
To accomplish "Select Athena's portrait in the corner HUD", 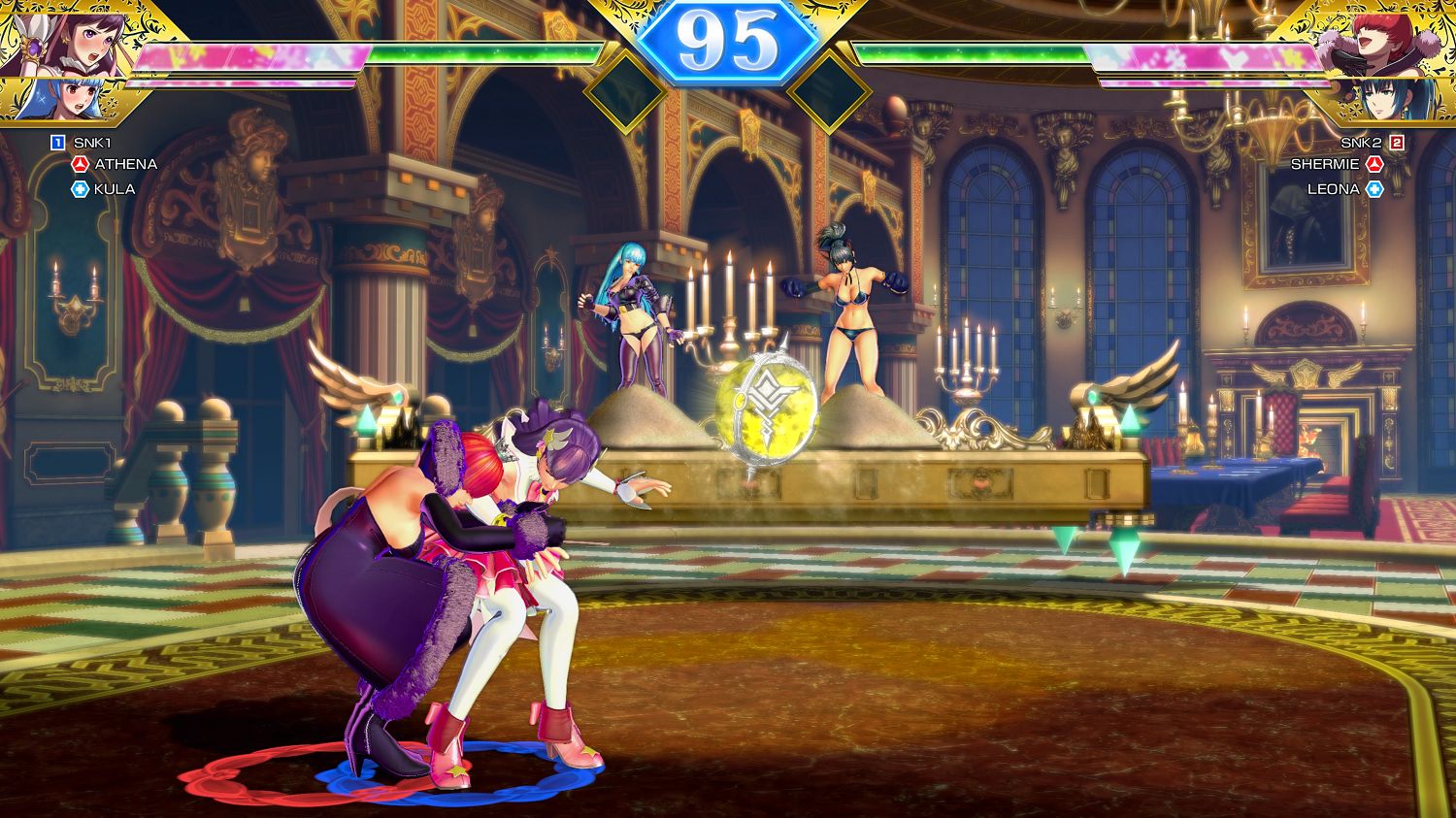I will click(44, 37).
